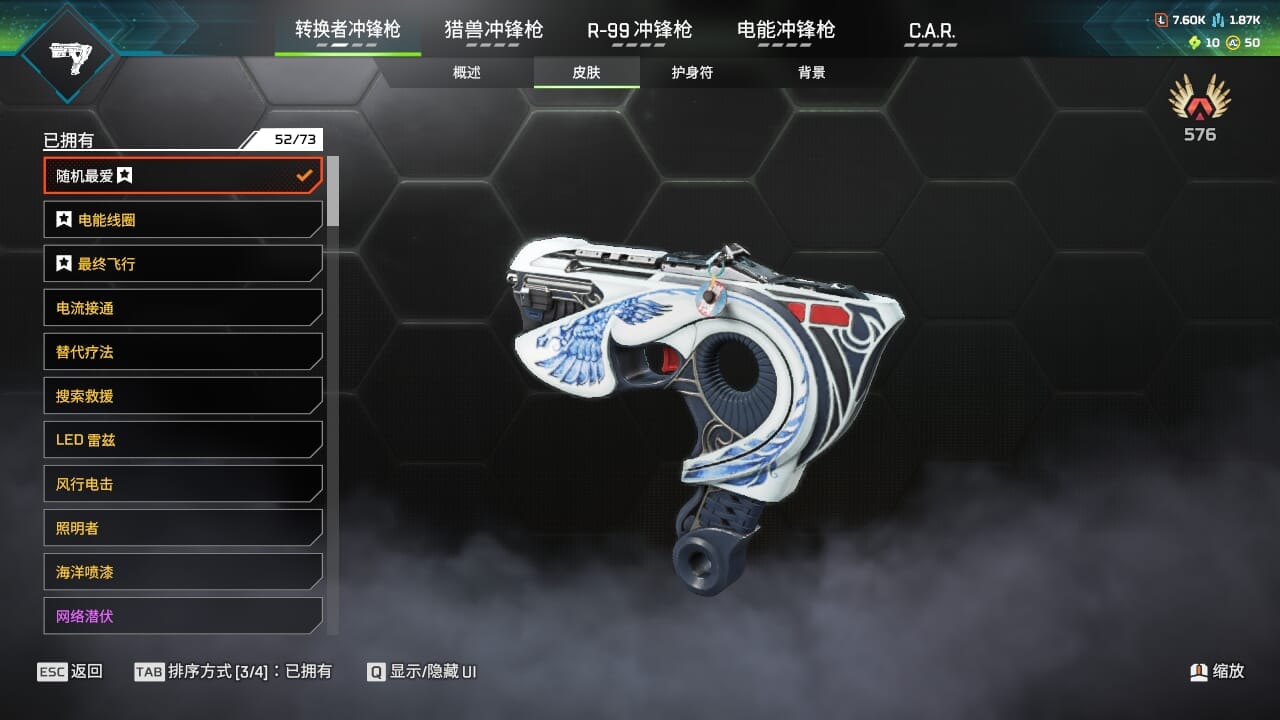Image resolution: width=1280 pixels, height=720 pixels.
Task: Pick the 电流接通 skin row
Action: [x=182, y=308]
